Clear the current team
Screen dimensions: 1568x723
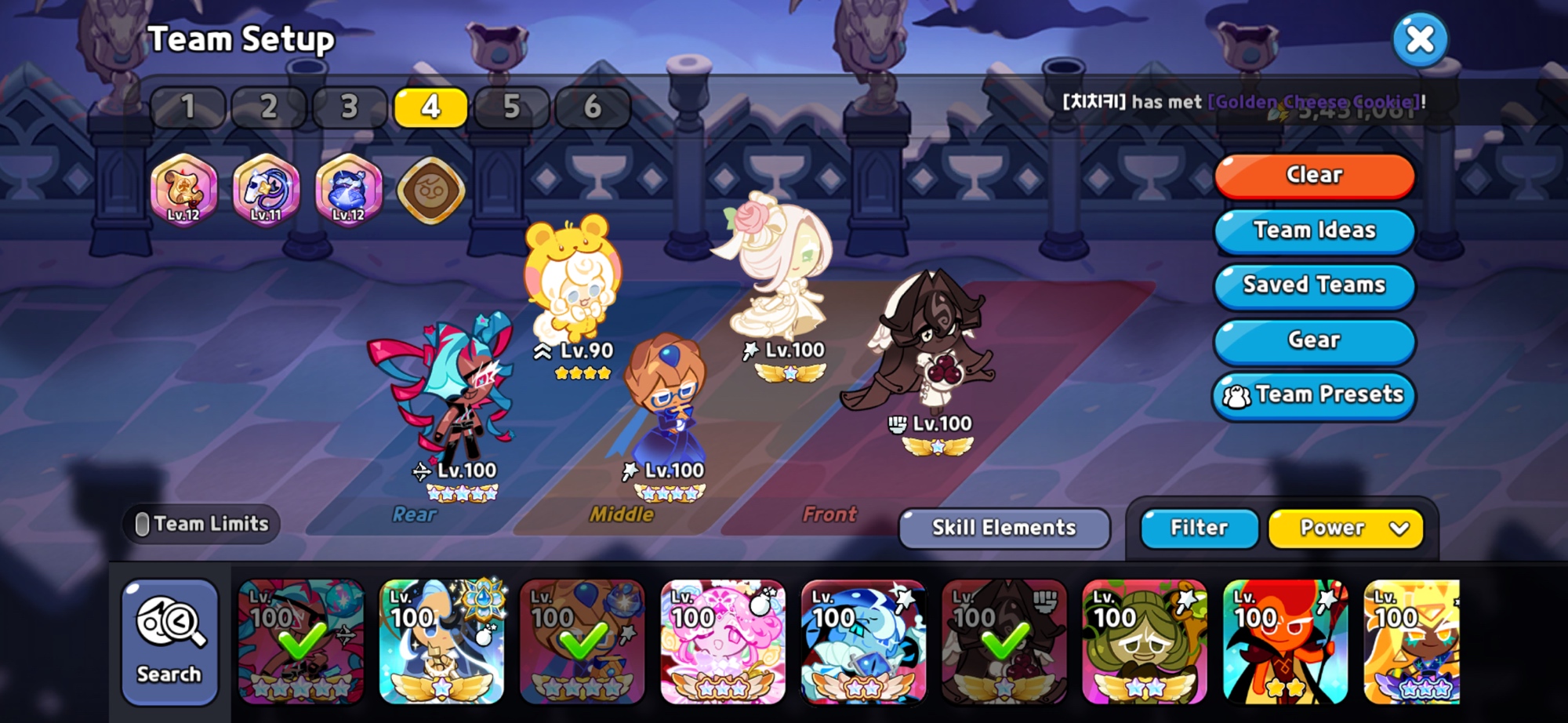pos(1314,175)
